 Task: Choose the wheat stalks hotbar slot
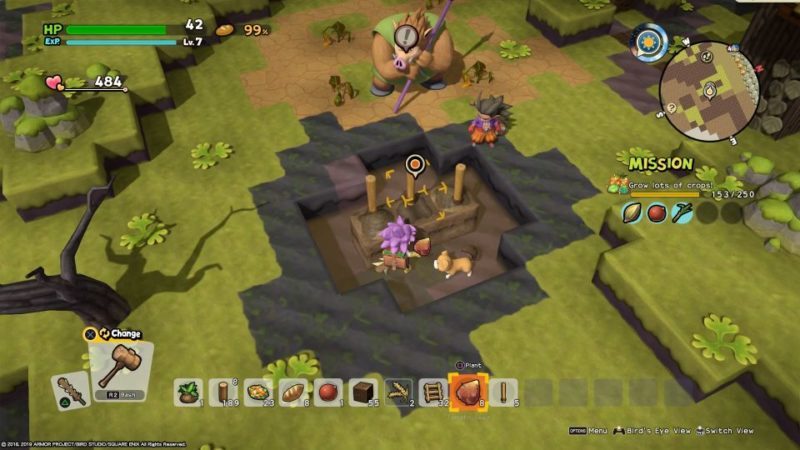(x=399, y=392)
